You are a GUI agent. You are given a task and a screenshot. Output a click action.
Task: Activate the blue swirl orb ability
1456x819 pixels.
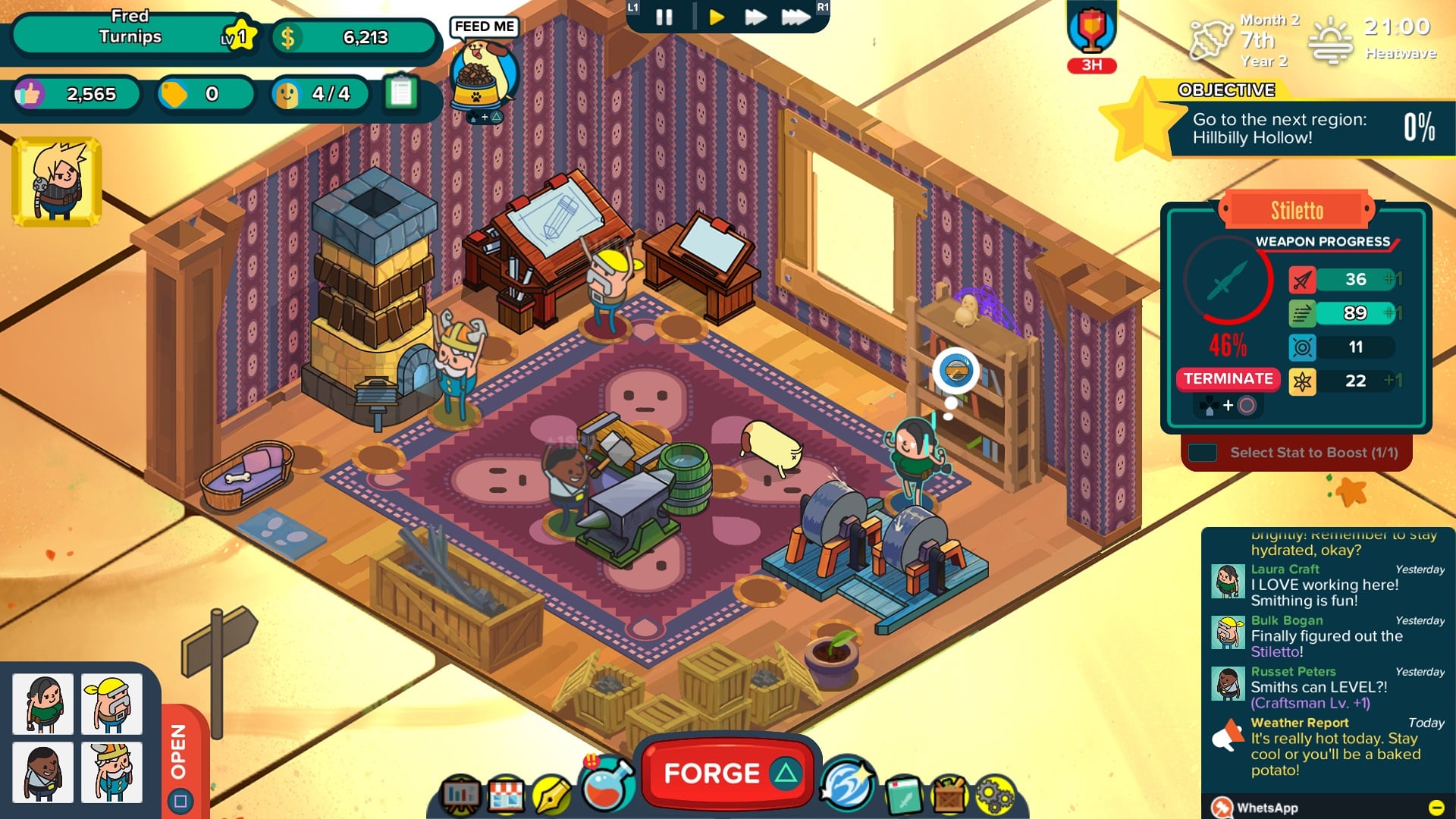pyautogui.click(x=847, y=786)
